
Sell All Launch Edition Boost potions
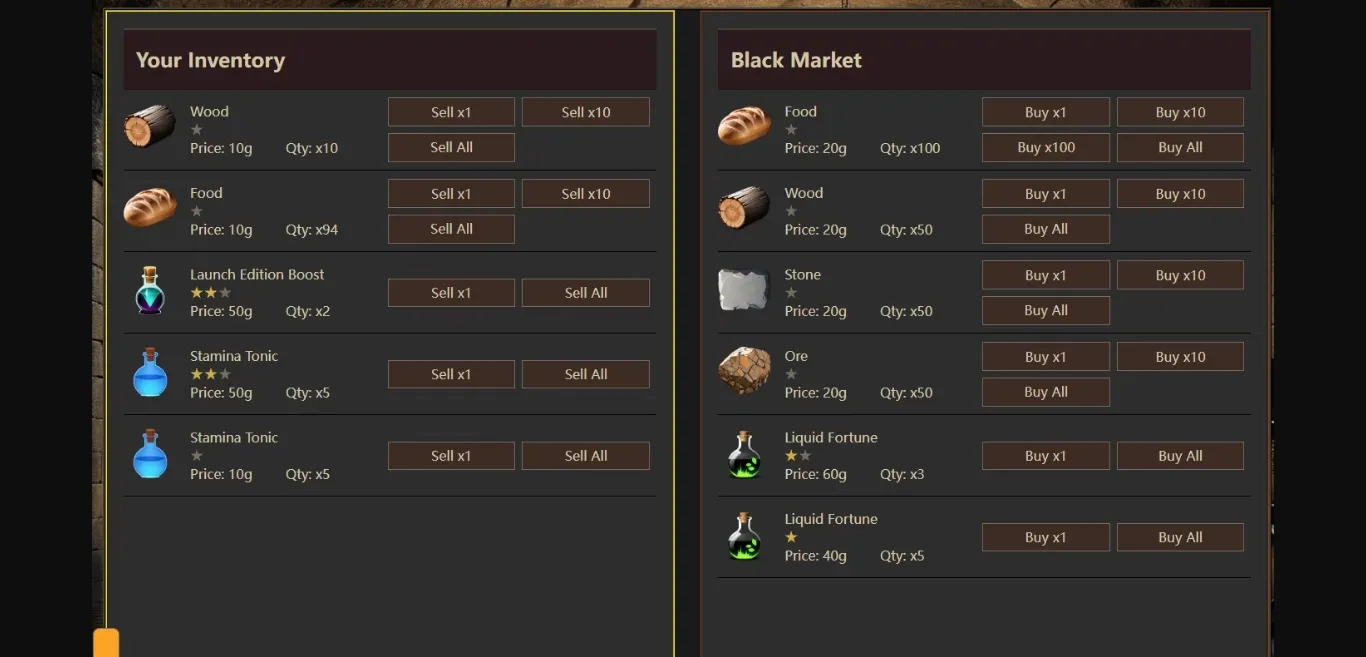coord(585,293)
